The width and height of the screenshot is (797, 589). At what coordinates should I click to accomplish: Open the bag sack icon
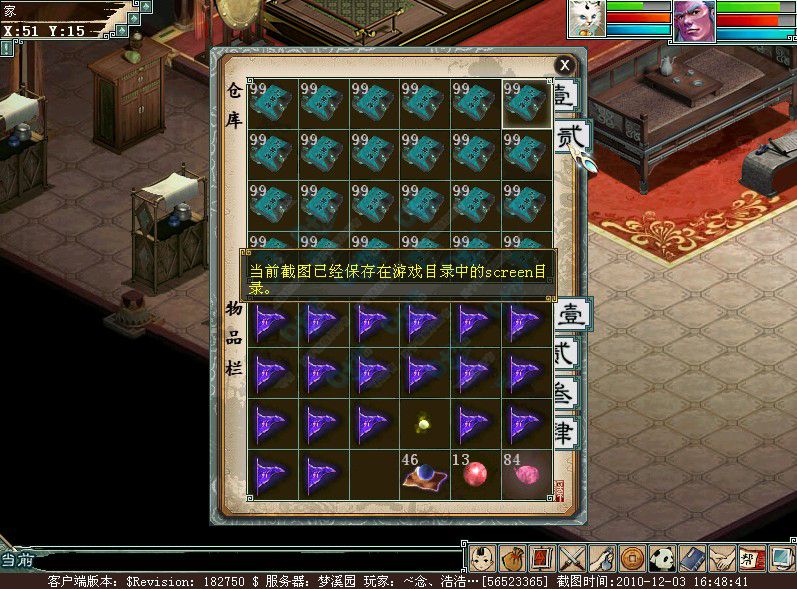pyautogui.click(x=512, y=558)
